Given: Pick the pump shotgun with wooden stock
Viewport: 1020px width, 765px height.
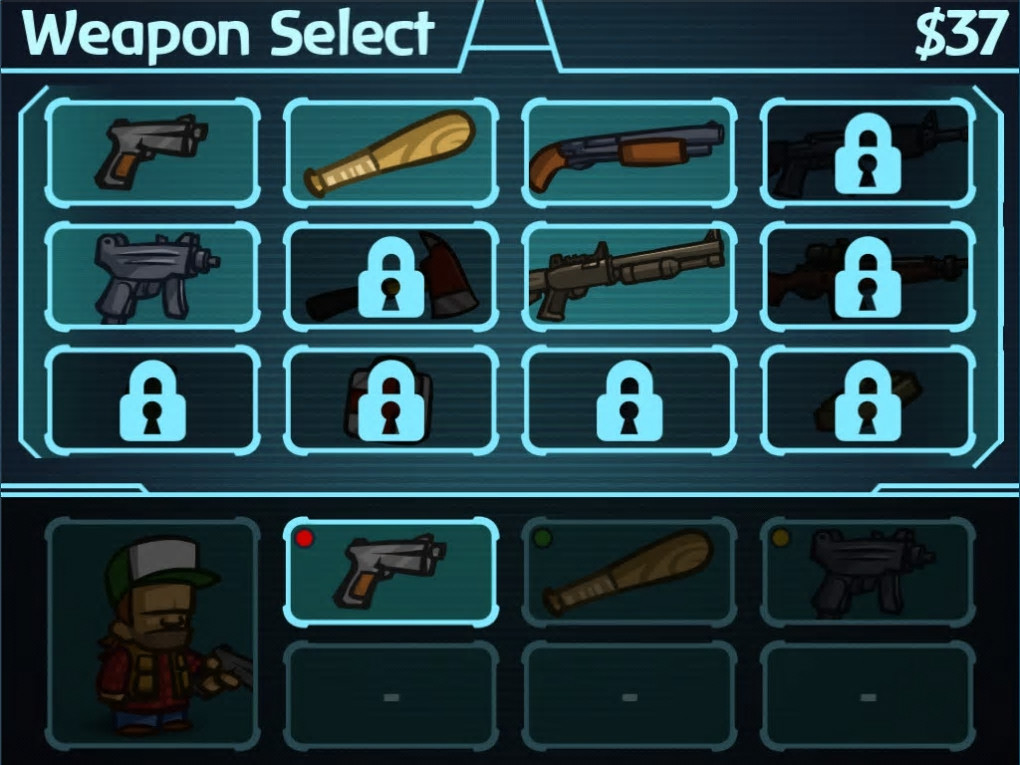Looking at the screenshot, I should [x=628, y=153].
